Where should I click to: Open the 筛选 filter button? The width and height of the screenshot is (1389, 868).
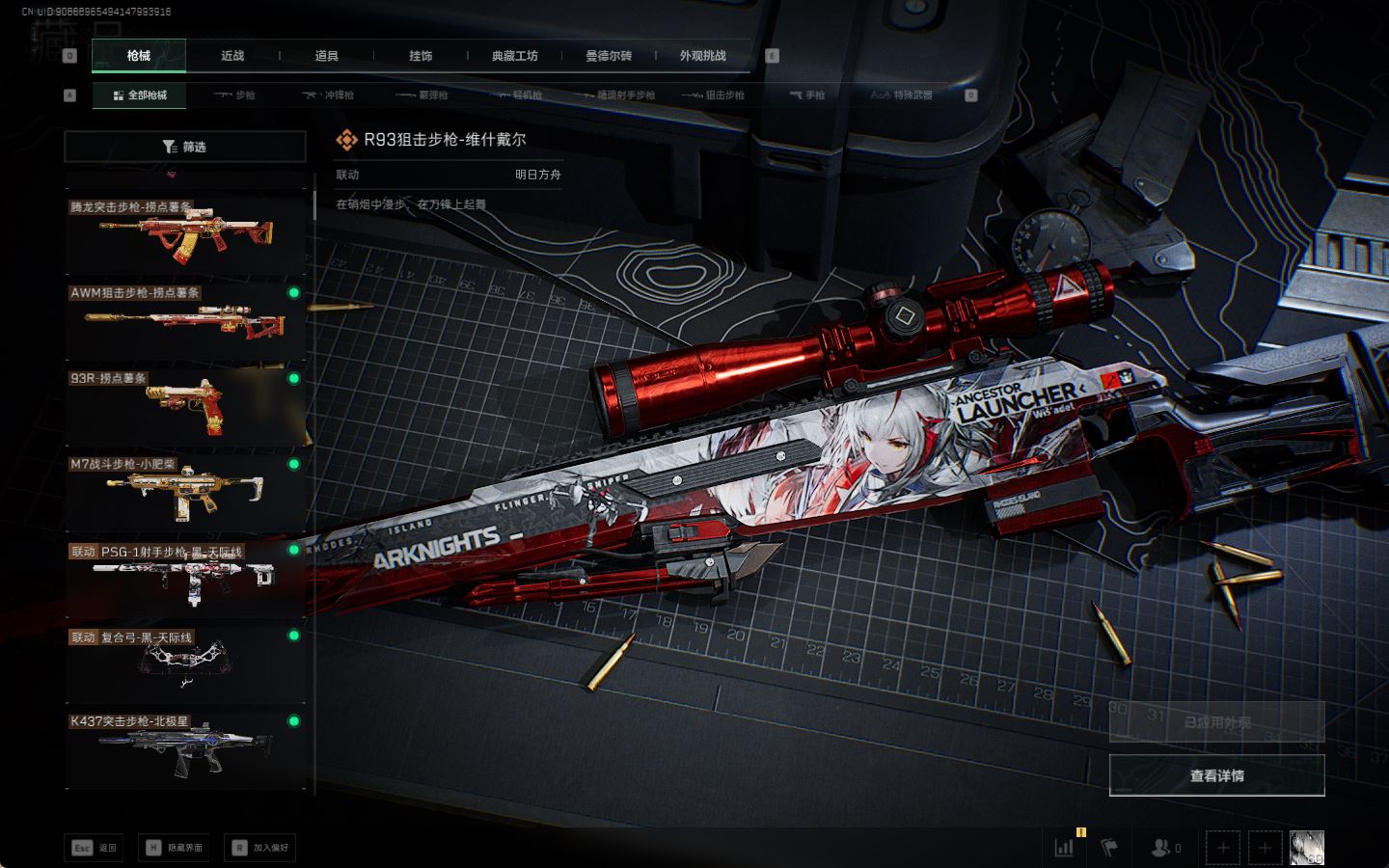pyautogui.click(x=184, y=147)
